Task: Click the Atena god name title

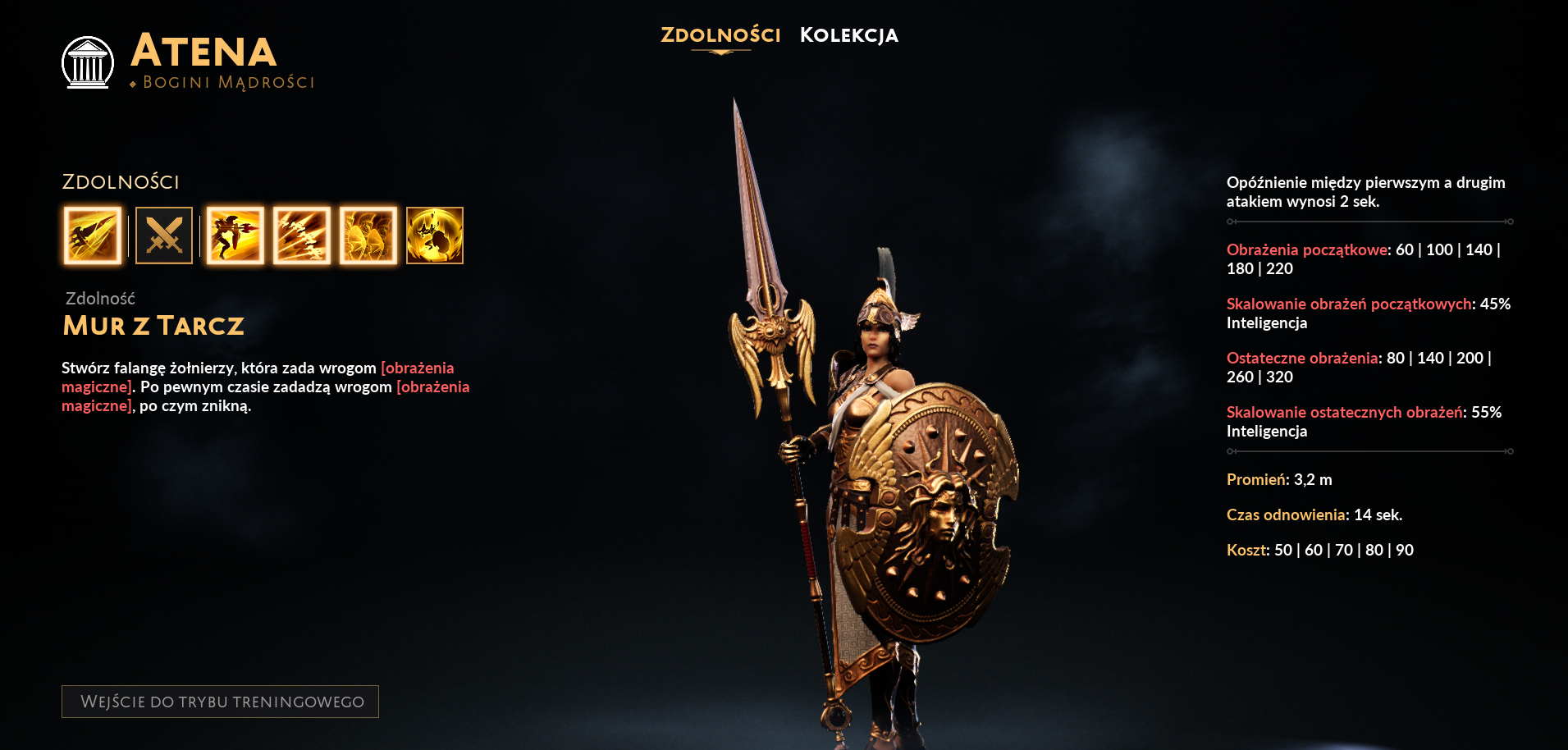Action: (x=203, y=53)
